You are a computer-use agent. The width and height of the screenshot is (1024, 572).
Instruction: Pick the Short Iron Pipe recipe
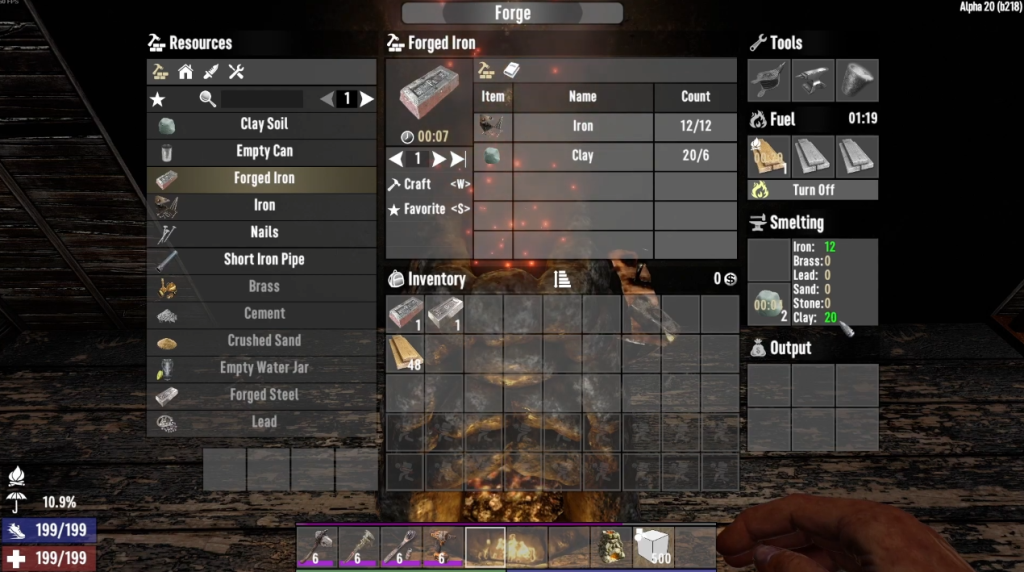tap(263, 259)
